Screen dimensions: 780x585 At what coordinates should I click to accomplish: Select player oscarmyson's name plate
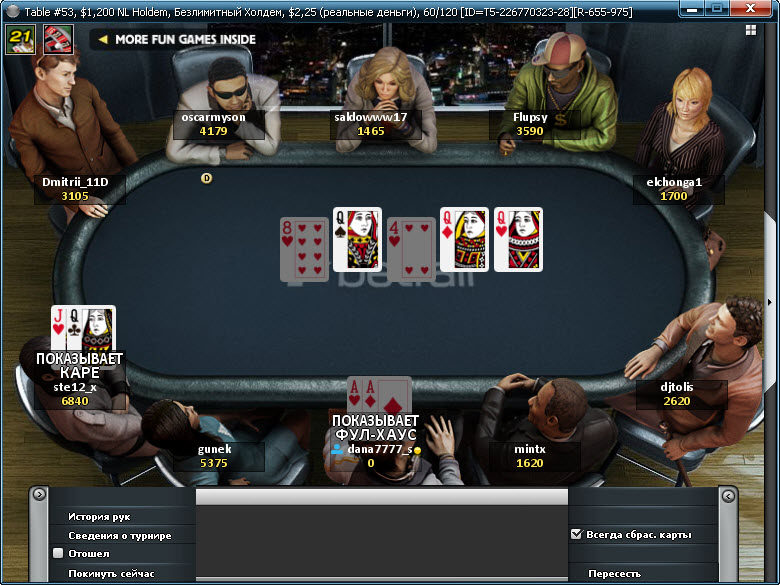click(214, 124)
